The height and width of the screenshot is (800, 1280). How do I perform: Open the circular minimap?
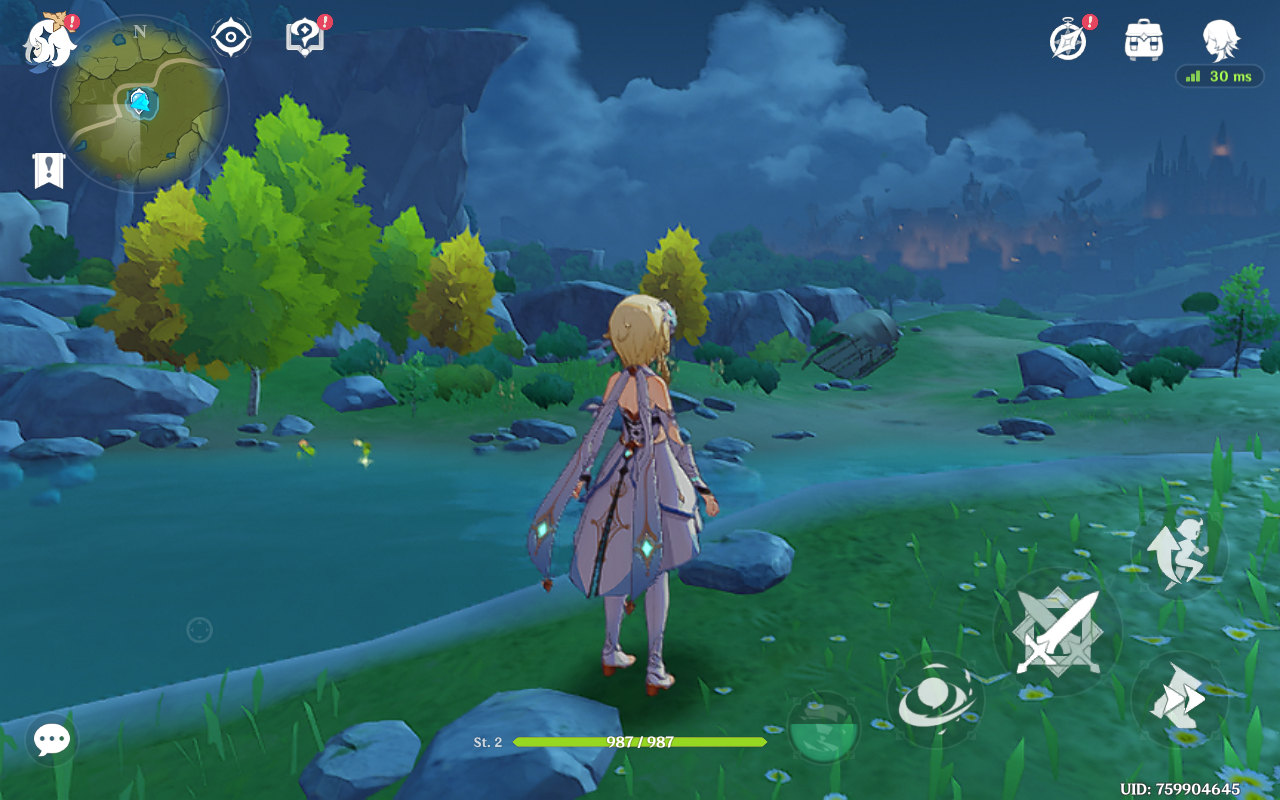(140, 103)
